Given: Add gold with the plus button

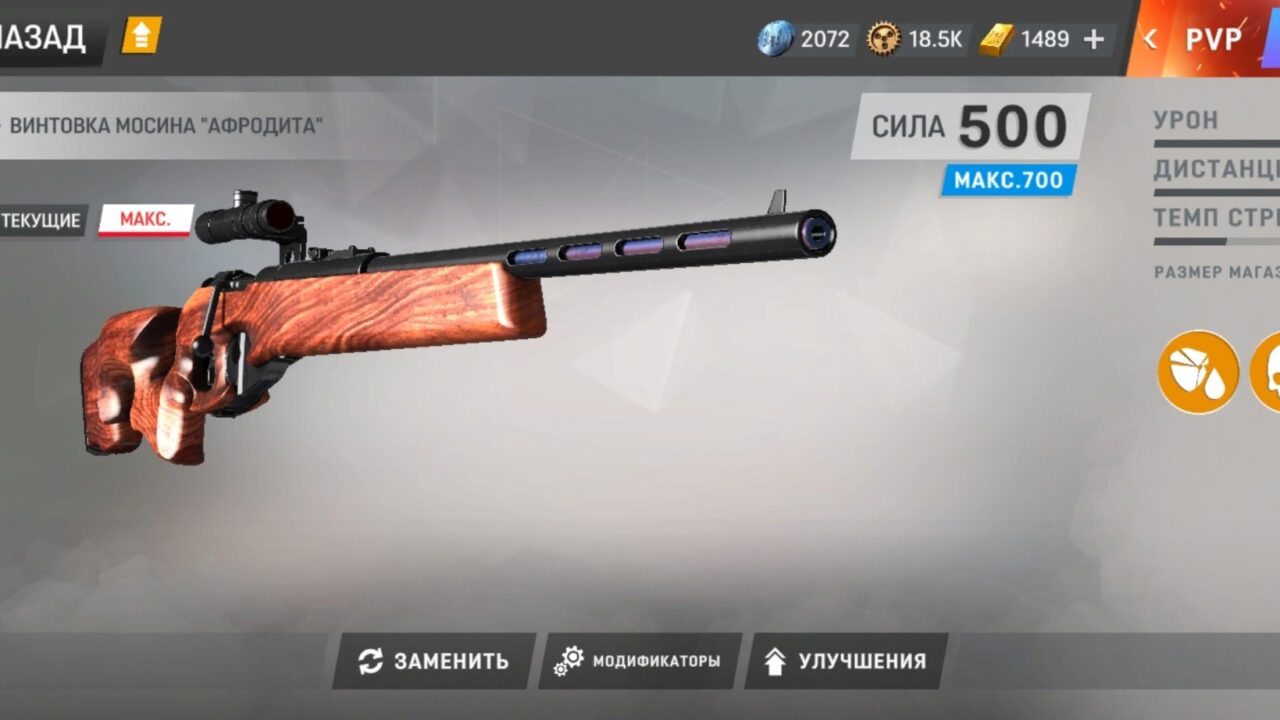Looking at the screenshot, I should (x=1094, y=39).
